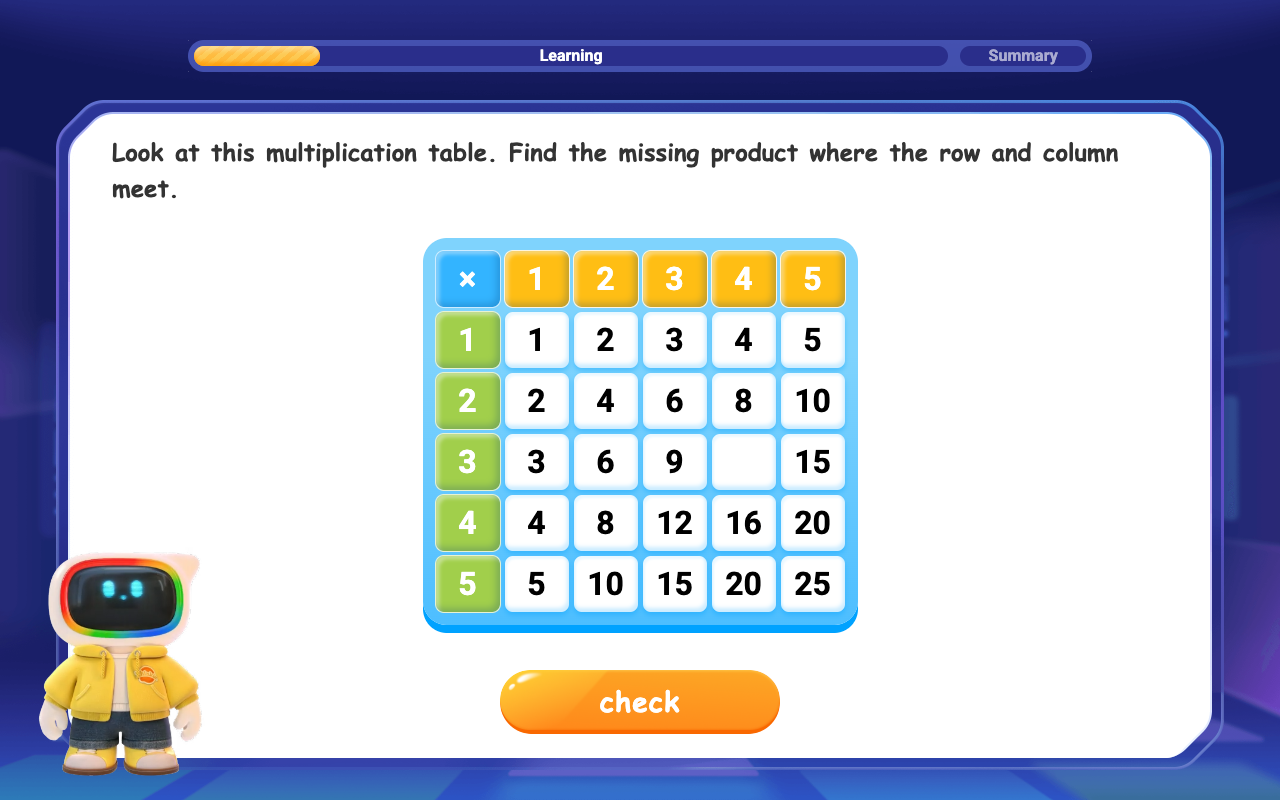Image resolution: width=1280 pixels, height=800 pixels.
Task: Select the cell showing 25
Action: (812, 583)
